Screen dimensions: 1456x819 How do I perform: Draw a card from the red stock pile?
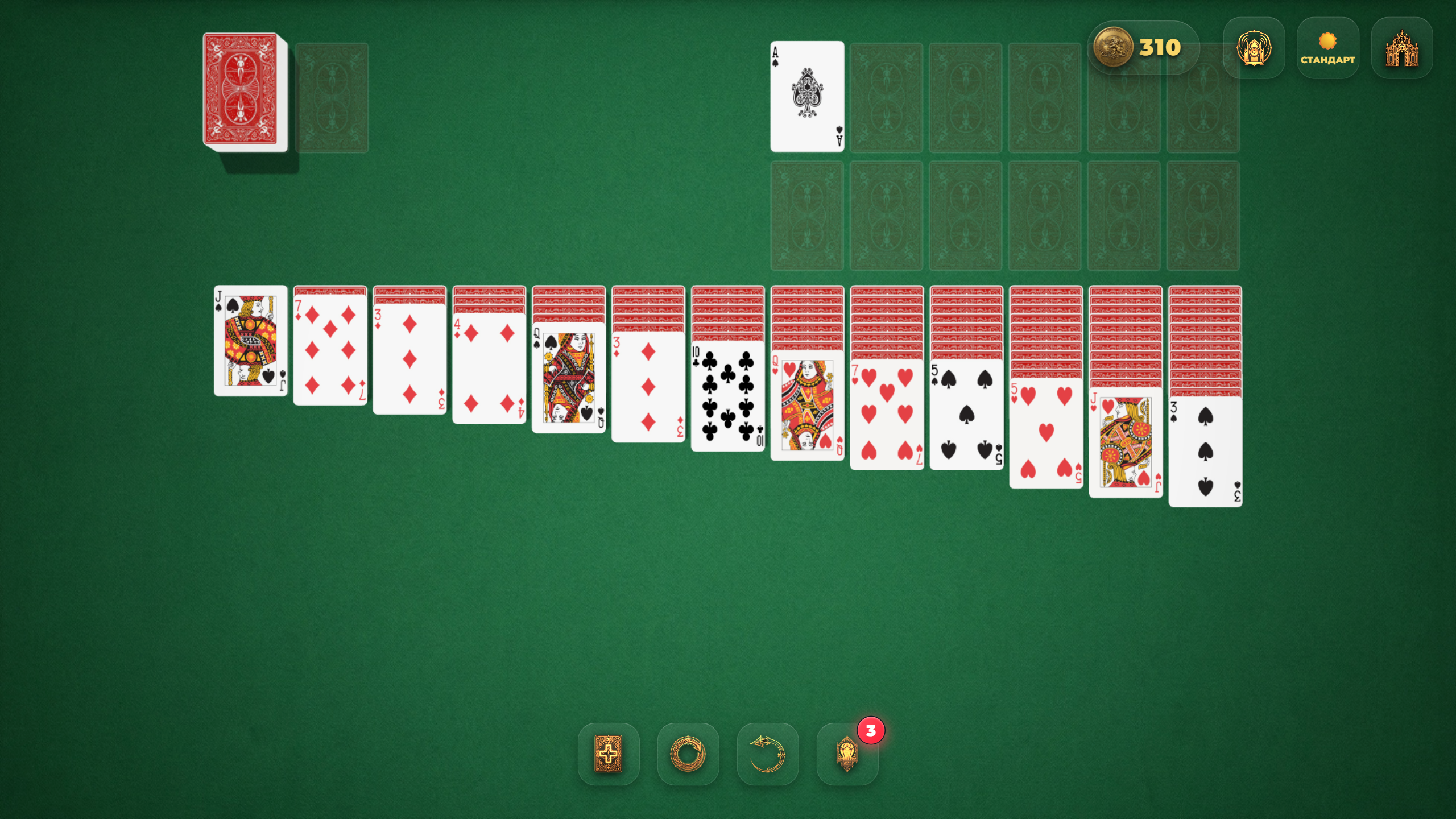point(242,94)
